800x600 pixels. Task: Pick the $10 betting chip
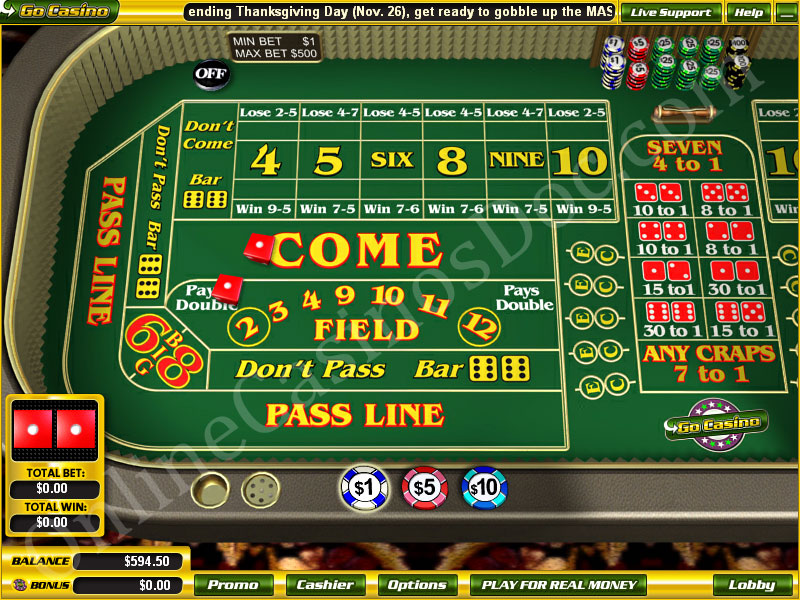click(484, 487)
